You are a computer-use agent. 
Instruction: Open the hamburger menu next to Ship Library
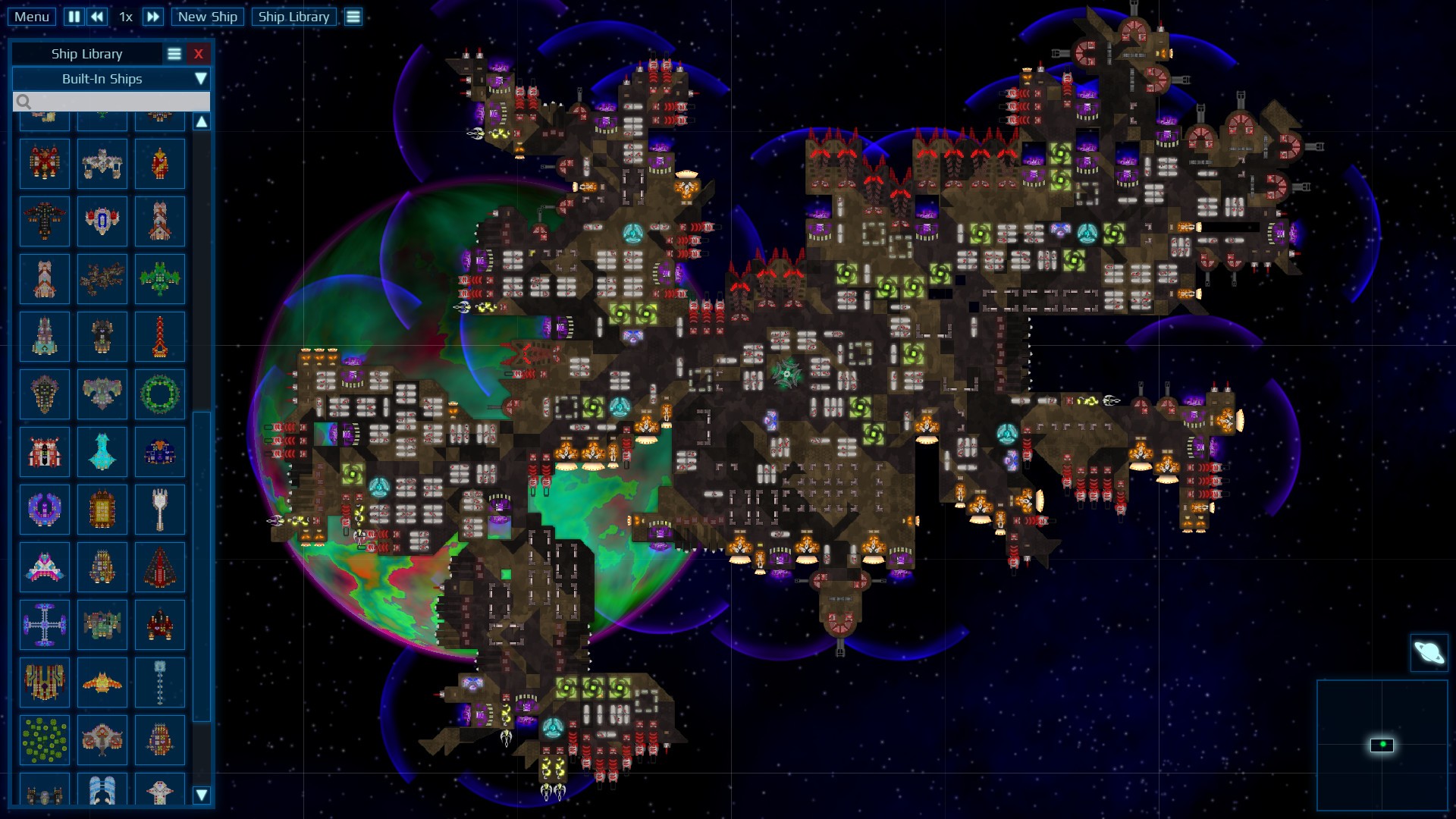[x=353, y=16]
